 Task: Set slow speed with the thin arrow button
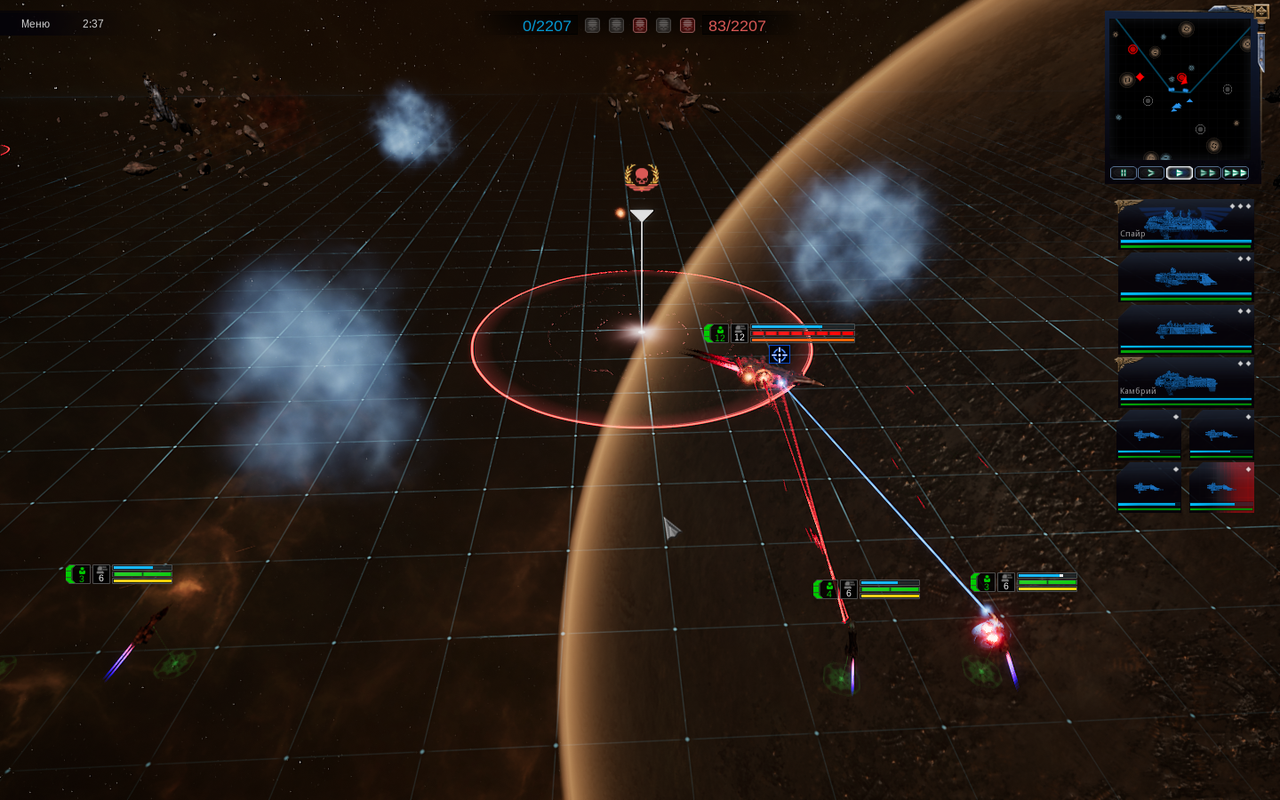pos(1151,173)
